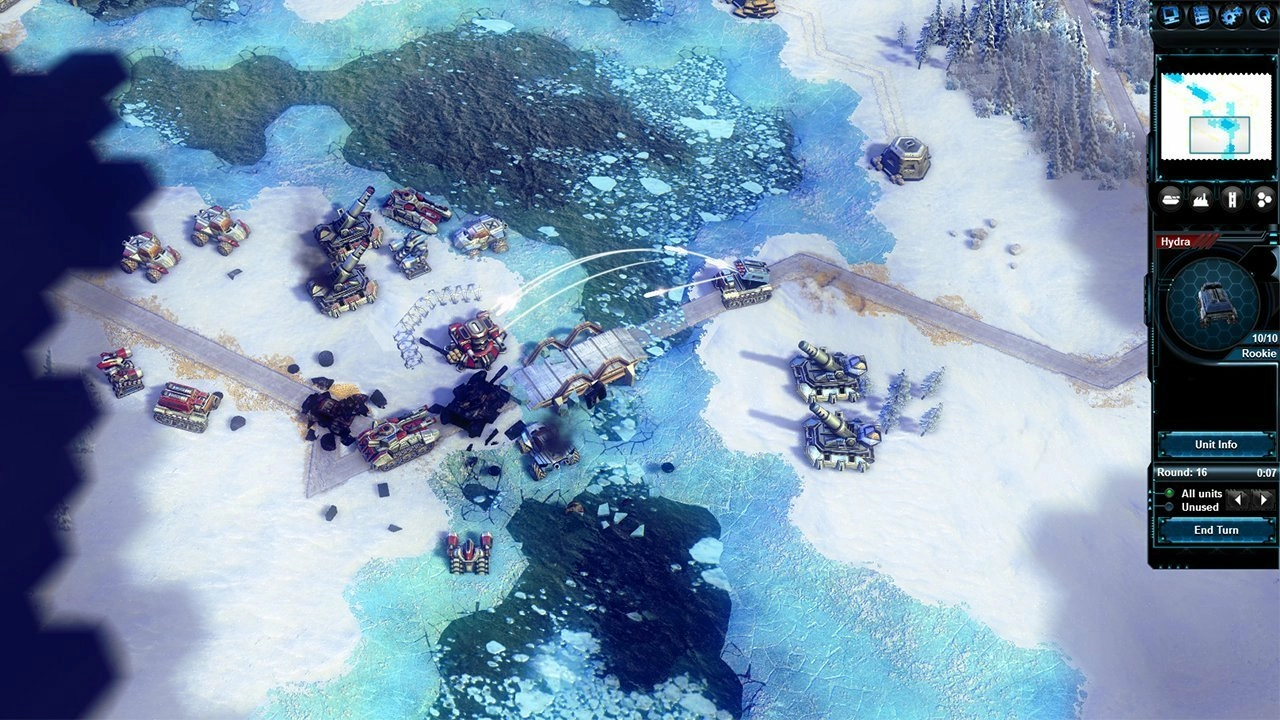Select the factory/buildings filter icon
1280x720 pixels.
(1200, 198)
